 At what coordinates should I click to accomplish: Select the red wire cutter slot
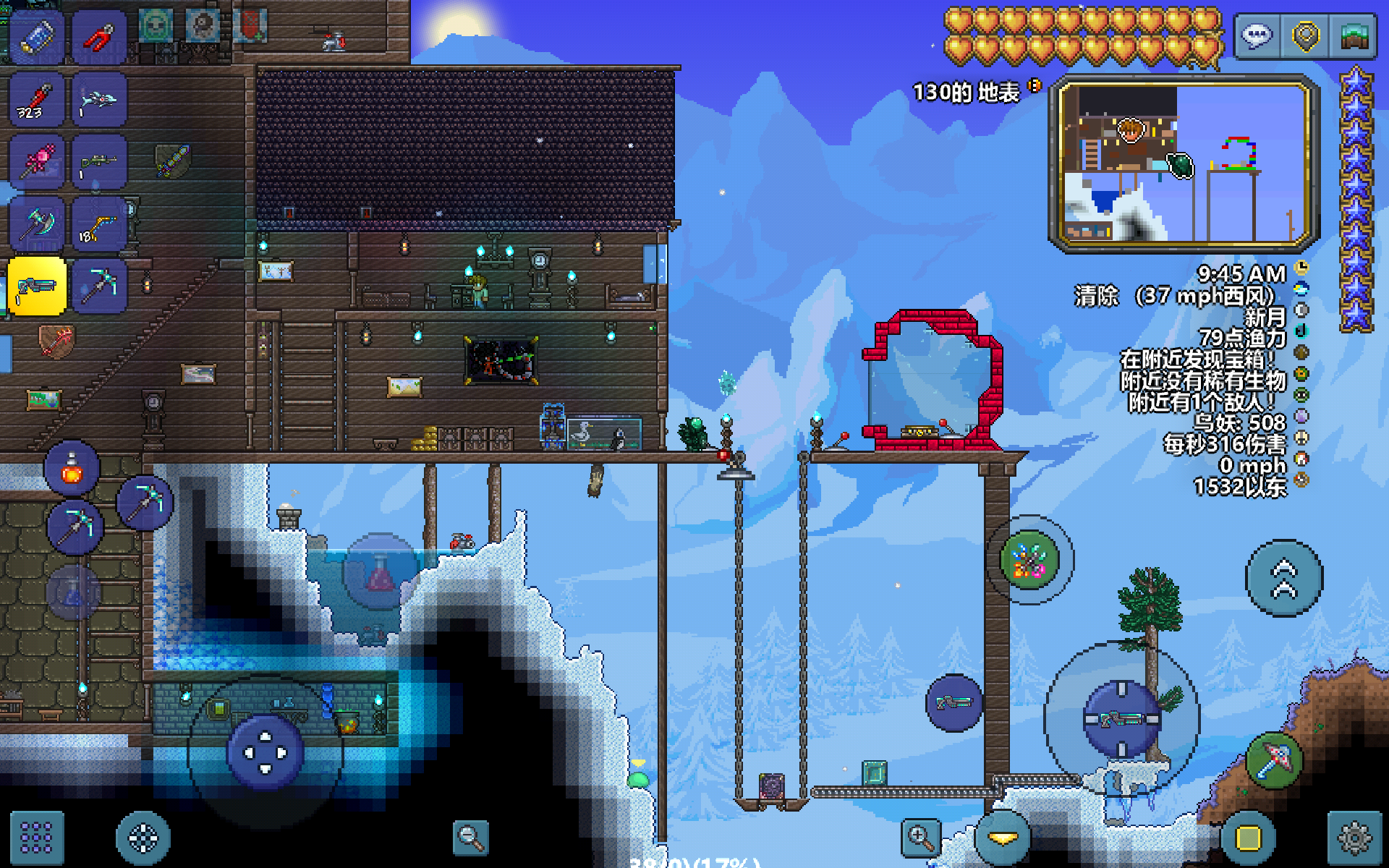(100, 36)
